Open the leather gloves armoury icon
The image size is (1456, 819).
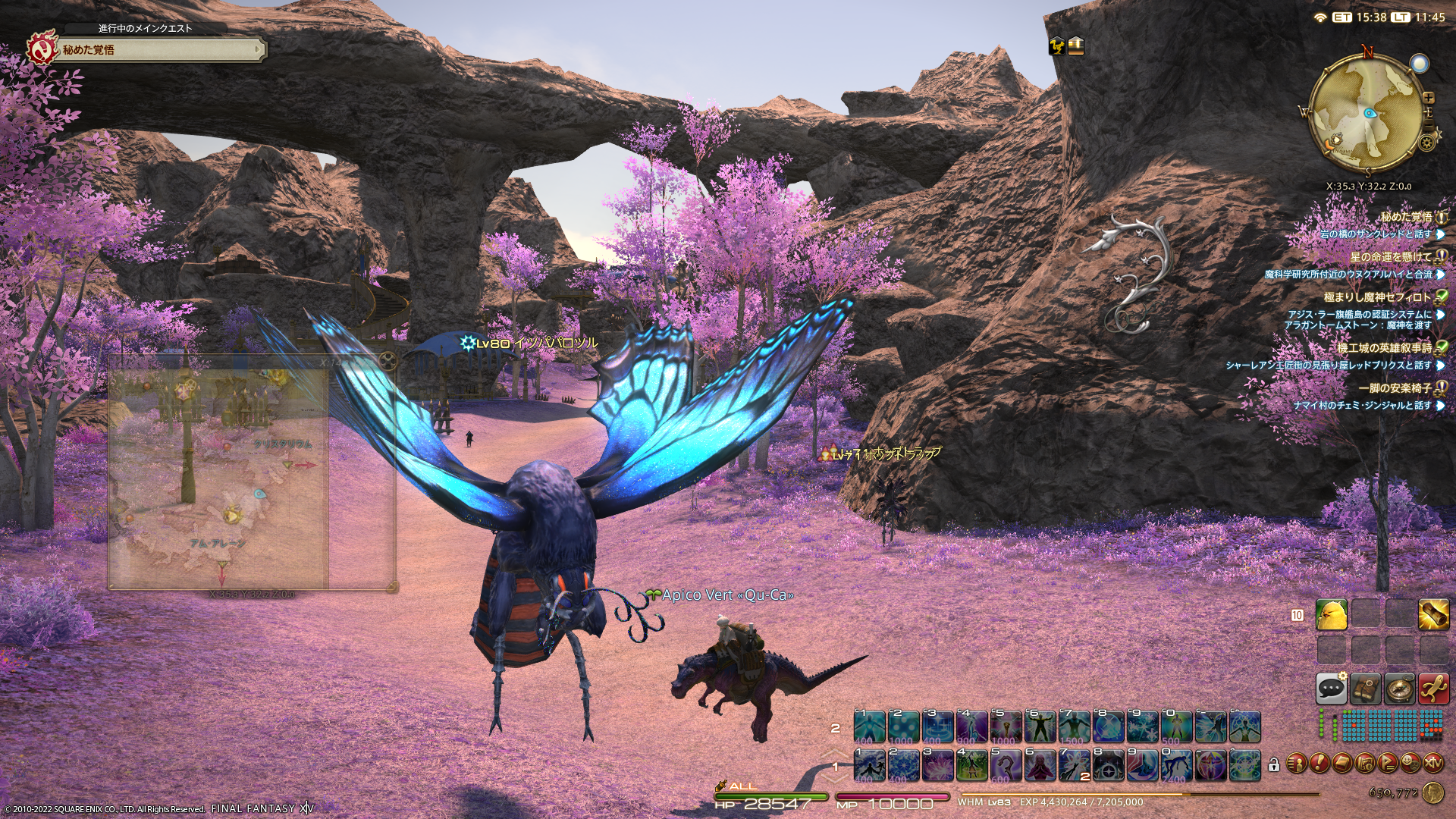[1365, 688]
